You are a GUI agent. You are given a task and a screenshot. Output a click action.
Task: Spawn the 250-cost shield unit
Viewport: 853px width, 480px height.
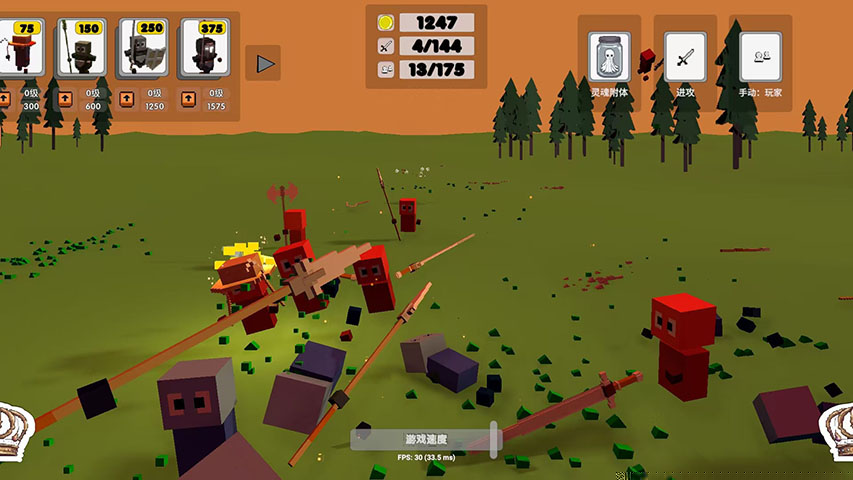[x=143, y=50]
